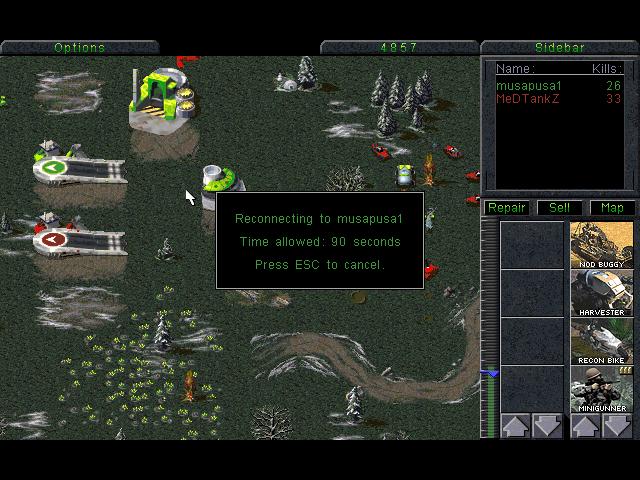Train a Minigunner
This screenshot has width=640, height=480.
click(x=602, y=389)
